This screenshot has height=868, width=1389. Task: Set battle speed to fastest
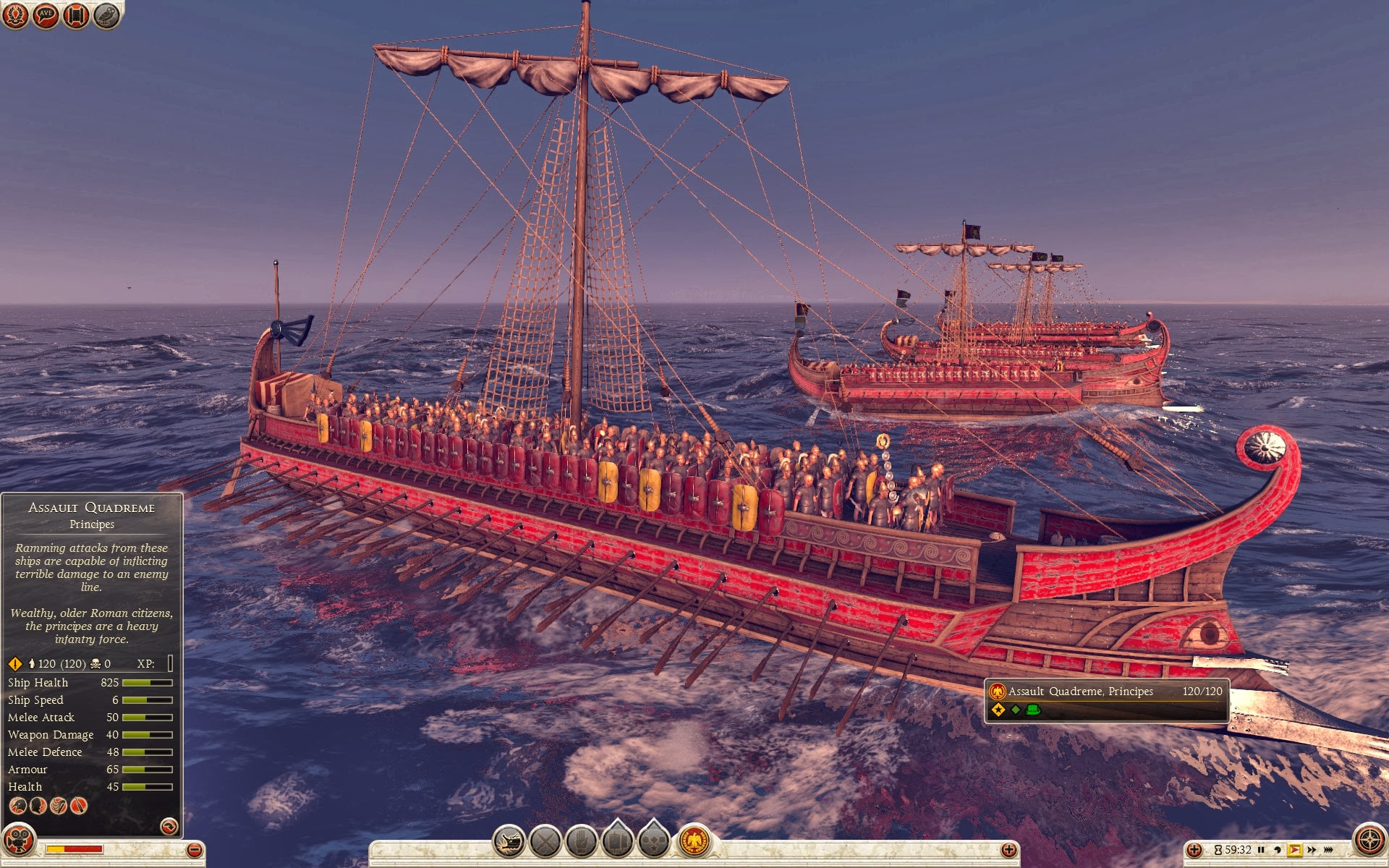[1328, 850]
